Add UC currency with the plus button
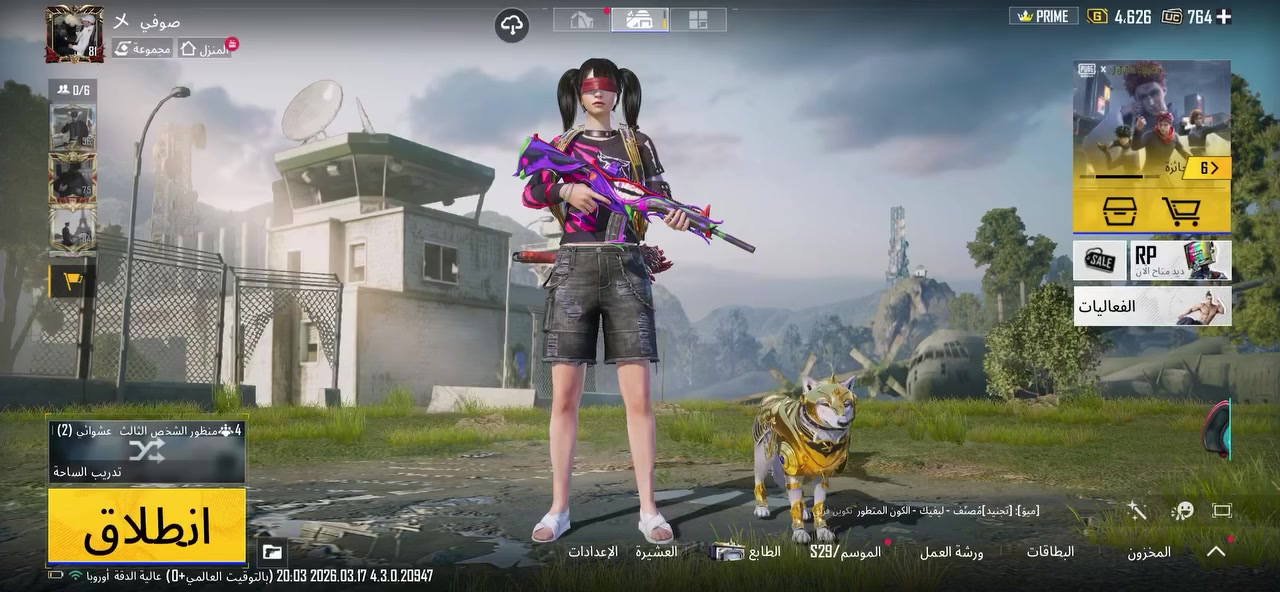The width and height of the screenshot is (1280, 592). (1223, 17)
